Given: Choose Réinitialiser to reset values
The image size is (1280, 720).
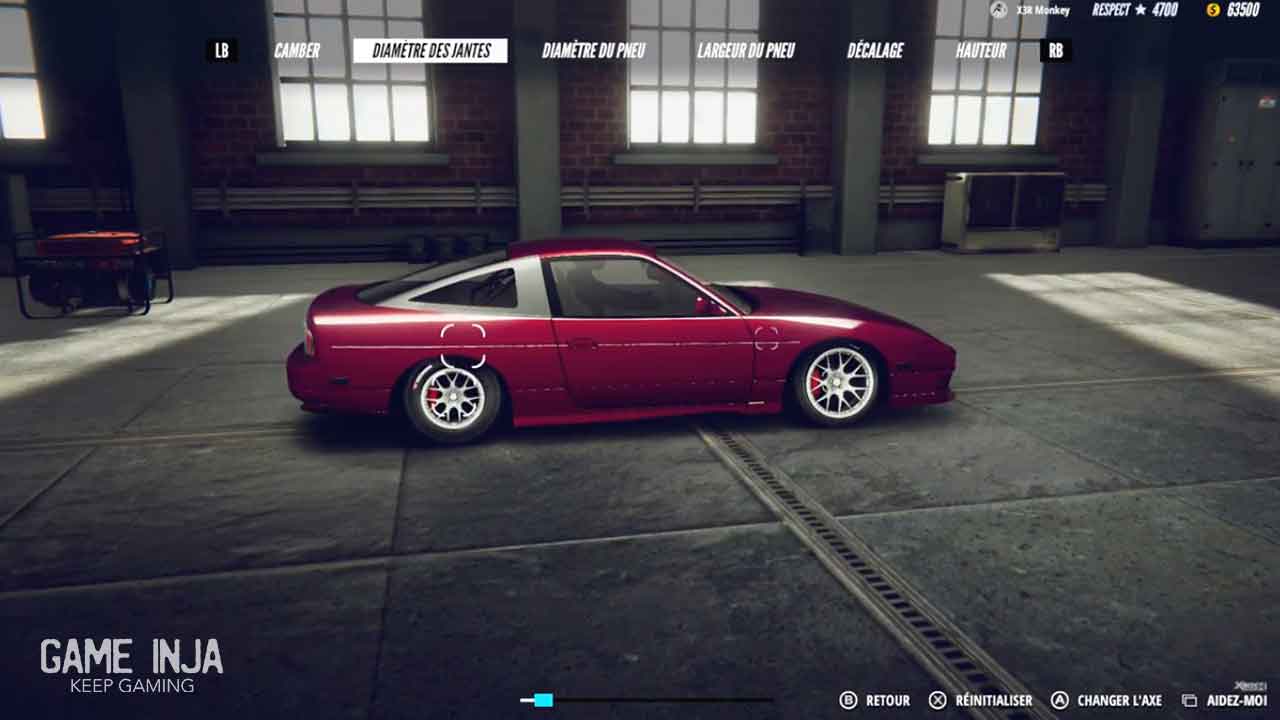Looking at the screenshot, I should coord(981,701).
